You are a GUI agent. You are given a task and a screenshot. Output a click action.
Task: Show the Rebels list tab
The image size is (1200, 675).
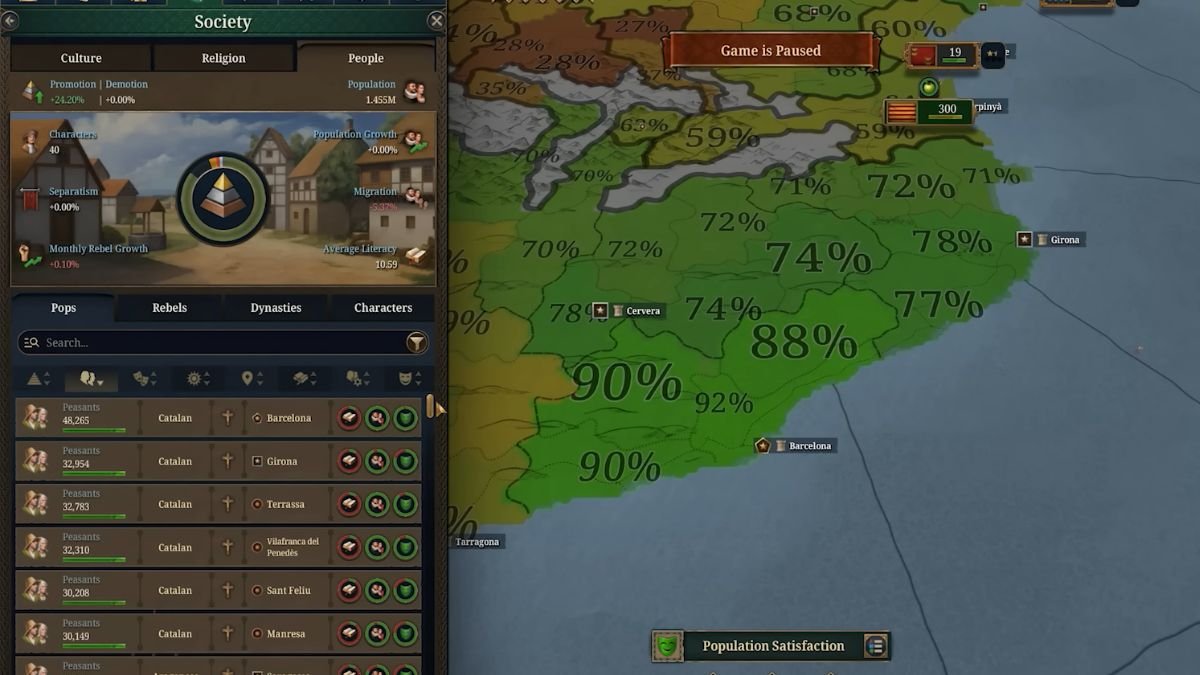169,308
